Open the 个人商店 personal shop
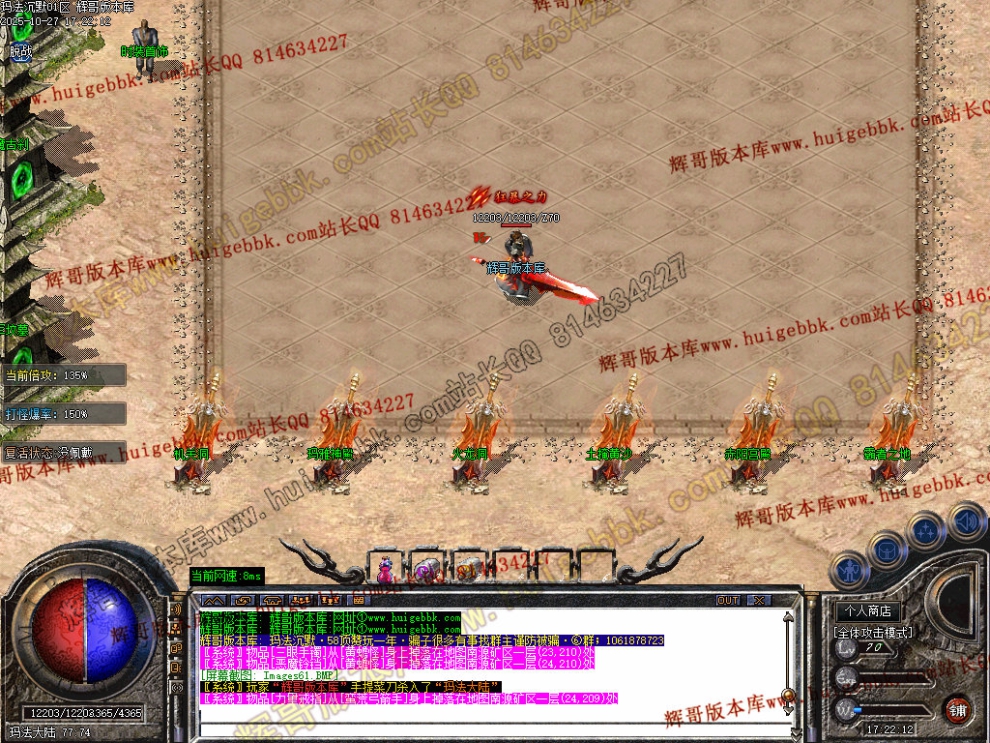This screenshot has height=743, width=990. click(x=867, y=611)
